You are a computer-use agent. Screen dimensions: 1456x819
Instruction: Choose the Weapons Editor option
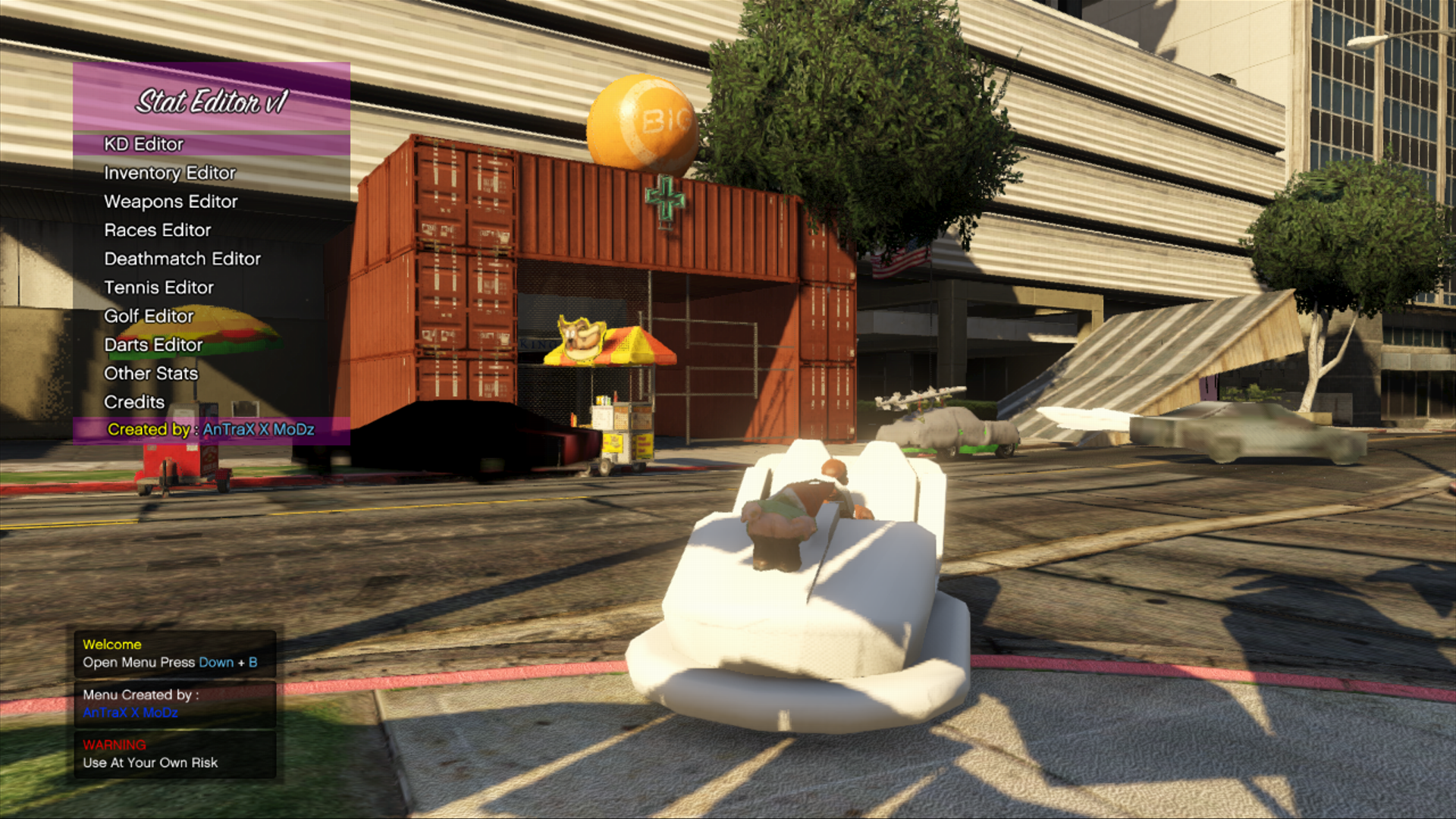171,202
